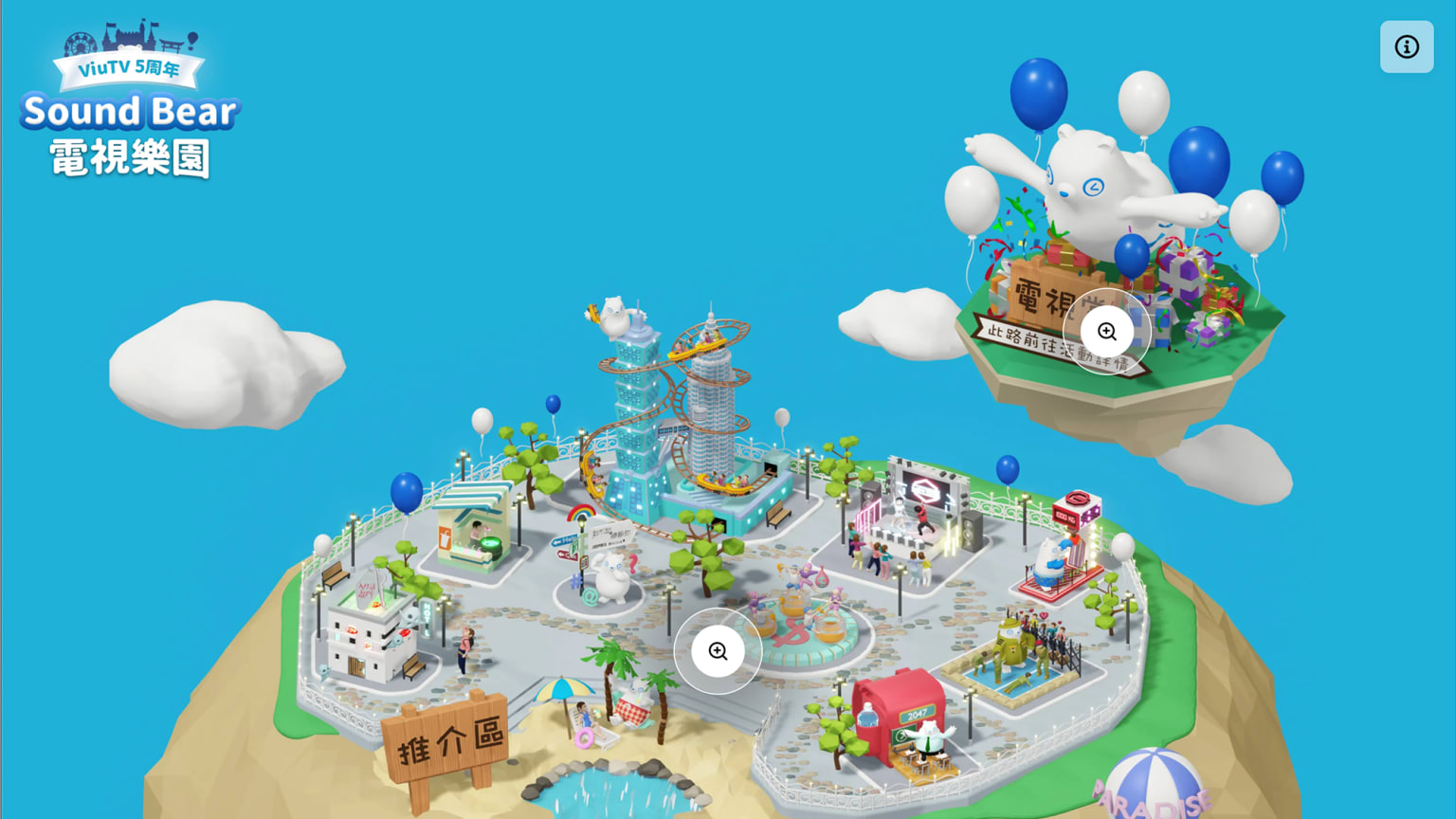
Task: Click the blue "Help" directional arrow sign
Action: 564,539
